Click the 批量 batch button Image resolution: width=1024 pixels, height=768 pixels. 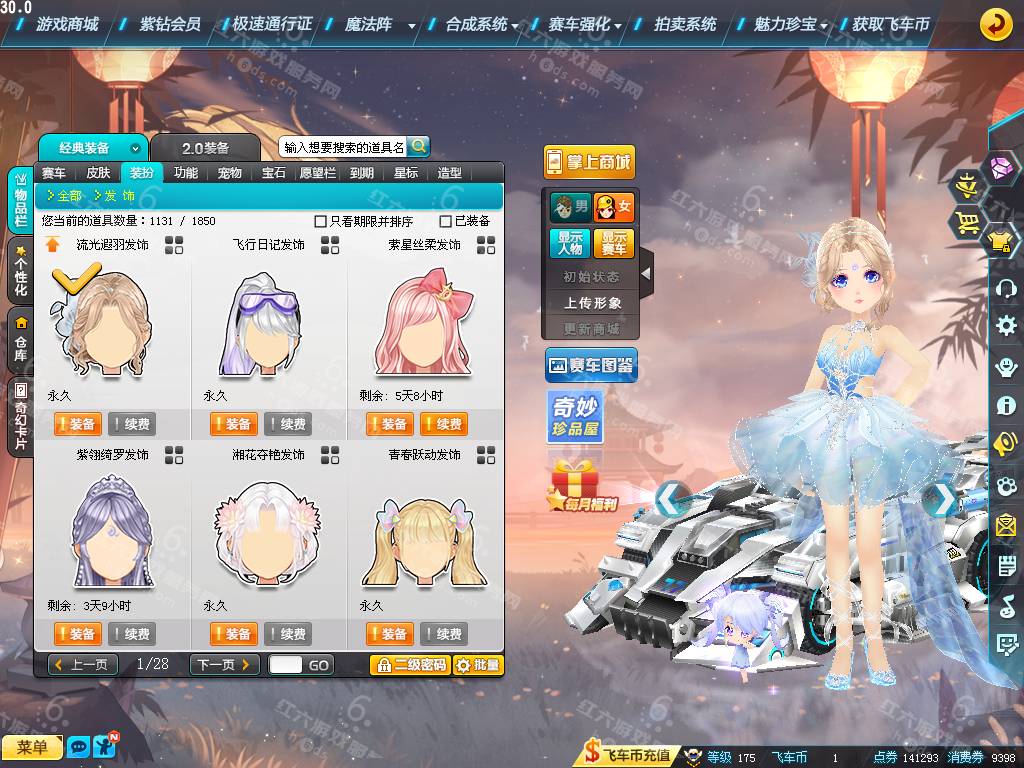(x=478, y=664)
